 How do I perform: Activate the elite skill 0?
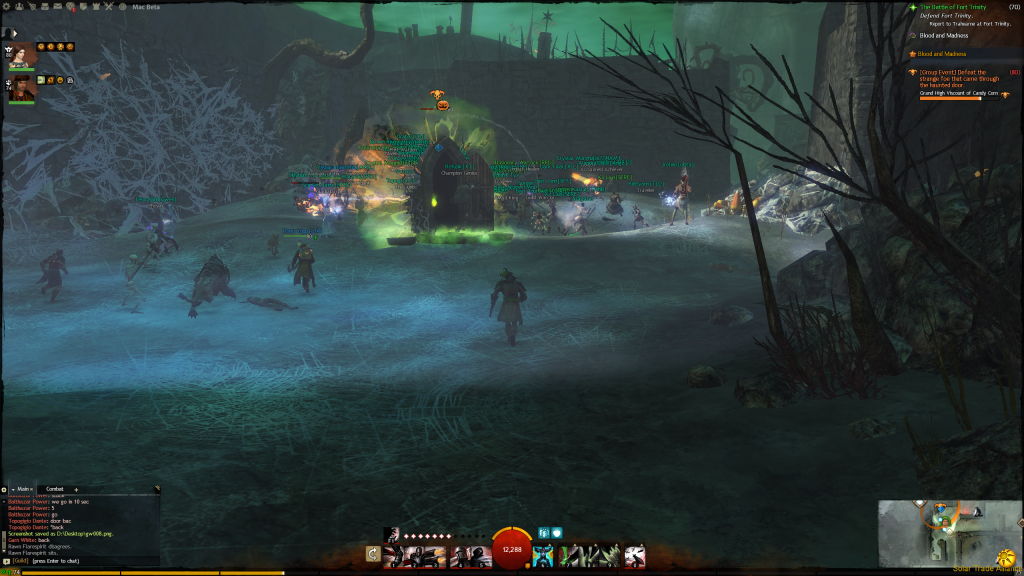tap(635, 555)
